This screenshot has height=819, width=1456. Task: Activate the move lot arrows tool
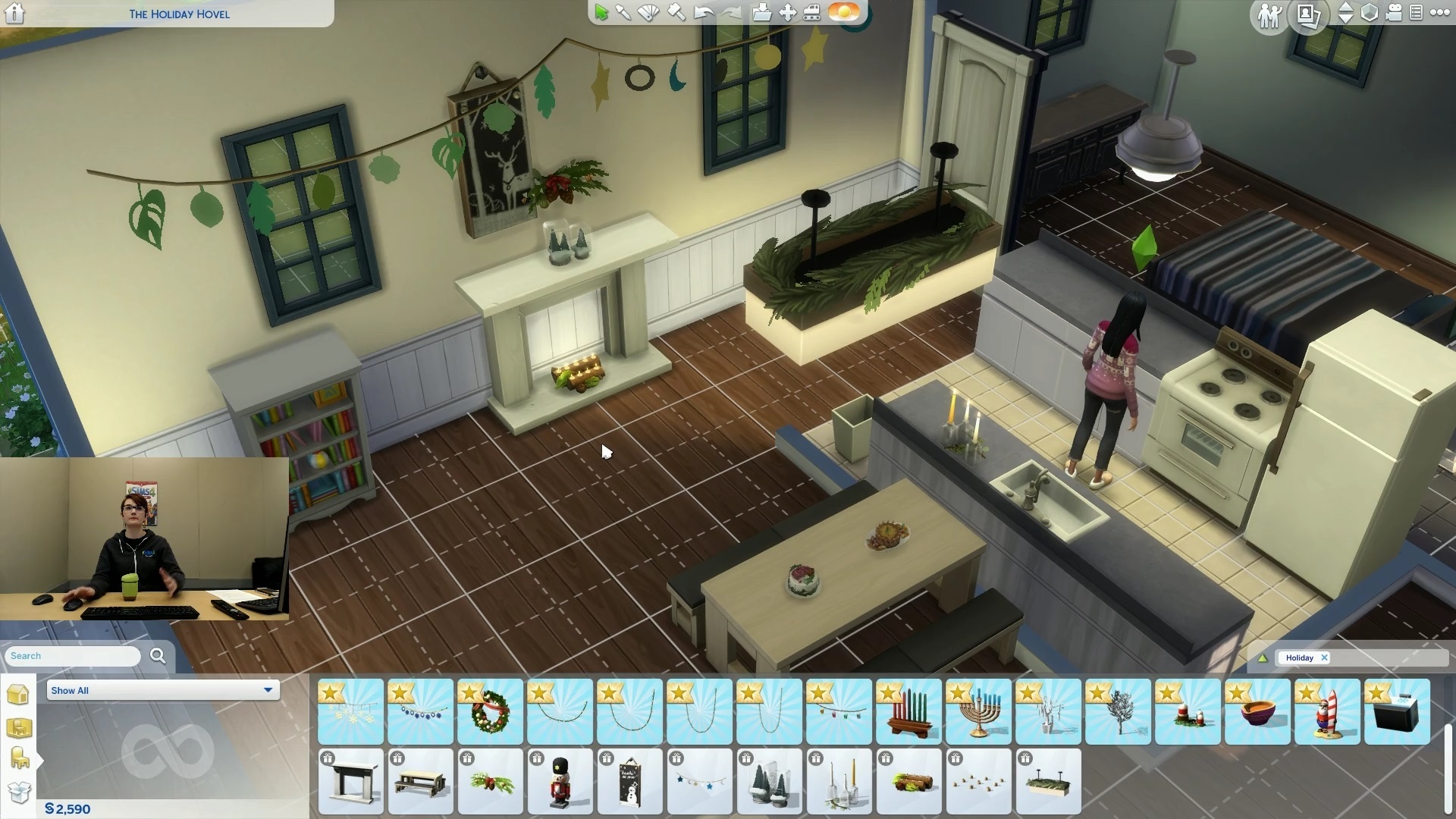787,13
